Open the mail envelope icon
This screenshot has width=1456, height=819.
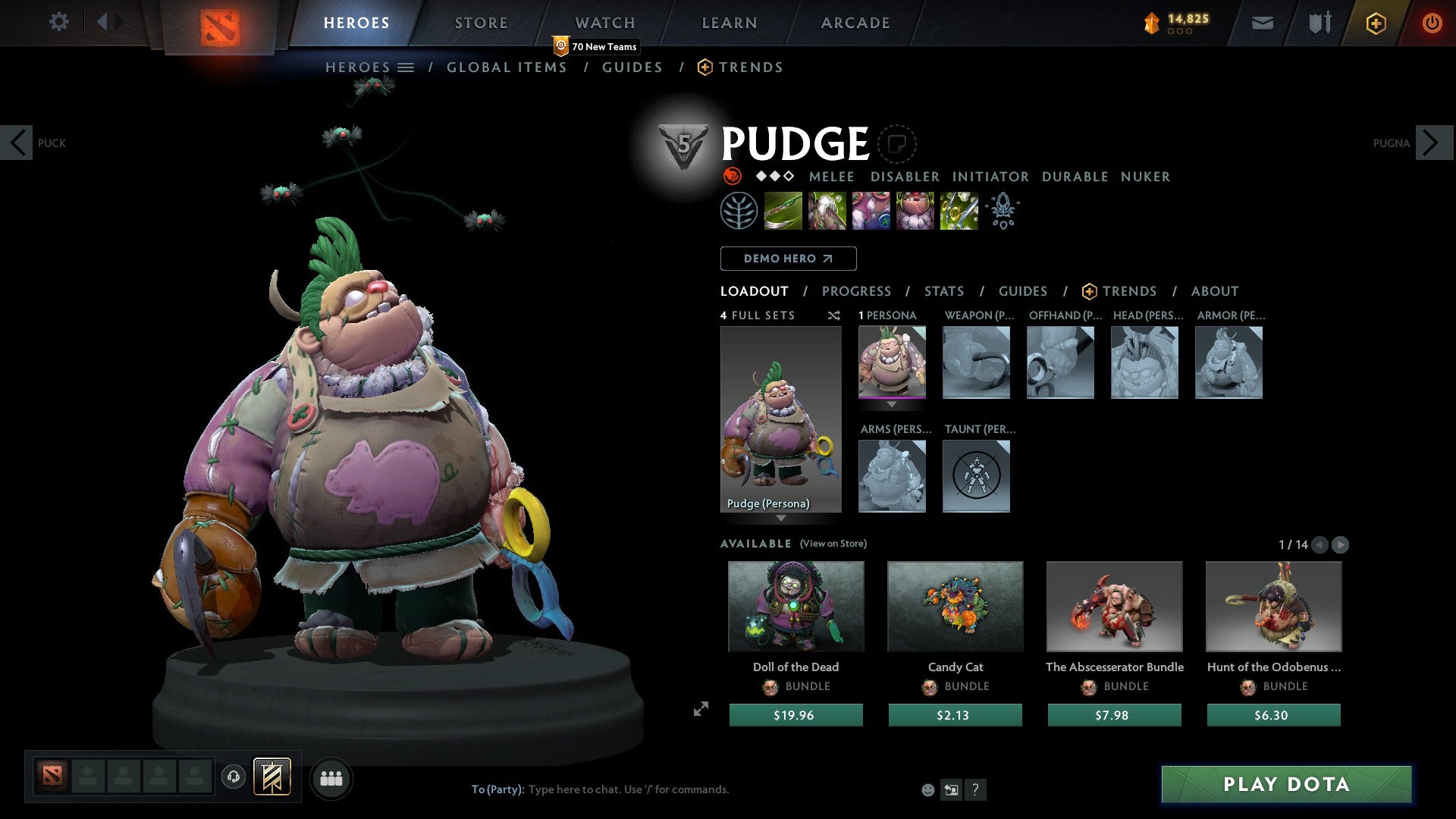tap(1263, 23)
